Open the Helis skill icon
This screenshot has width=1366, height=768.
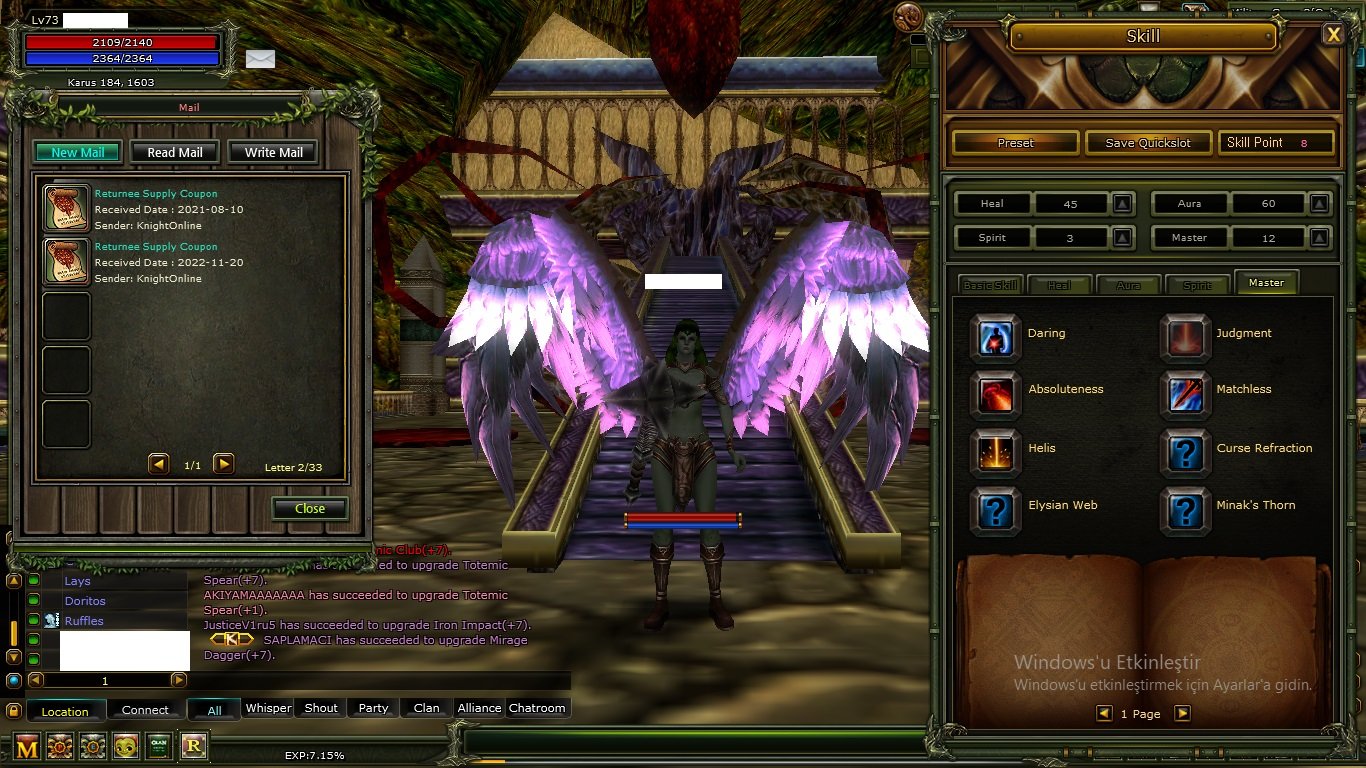click(x=995, y=452)
